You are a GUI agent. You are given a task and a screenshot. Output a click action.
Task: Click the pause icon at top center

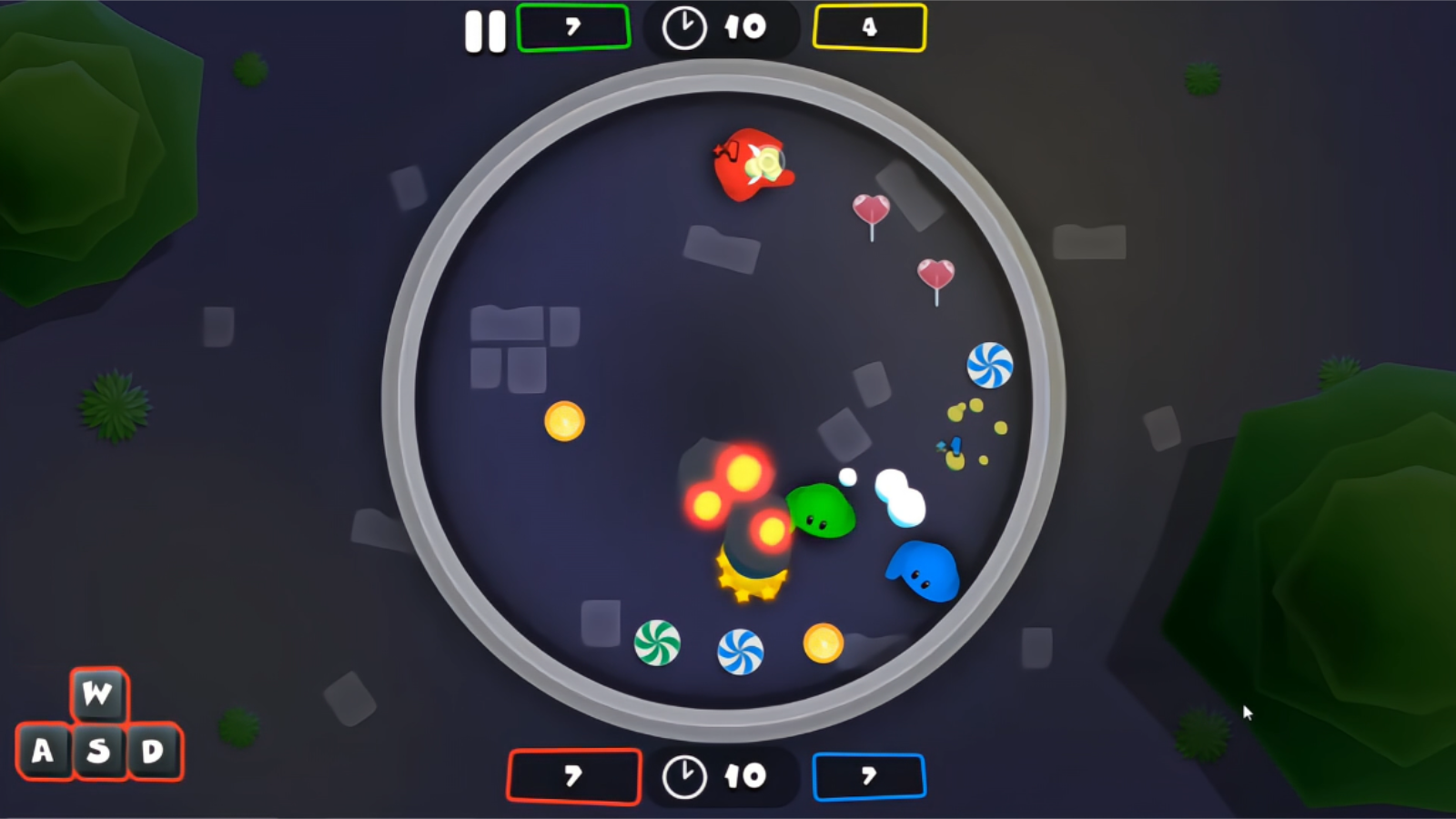pyautogui.click(x=485, y=28)
